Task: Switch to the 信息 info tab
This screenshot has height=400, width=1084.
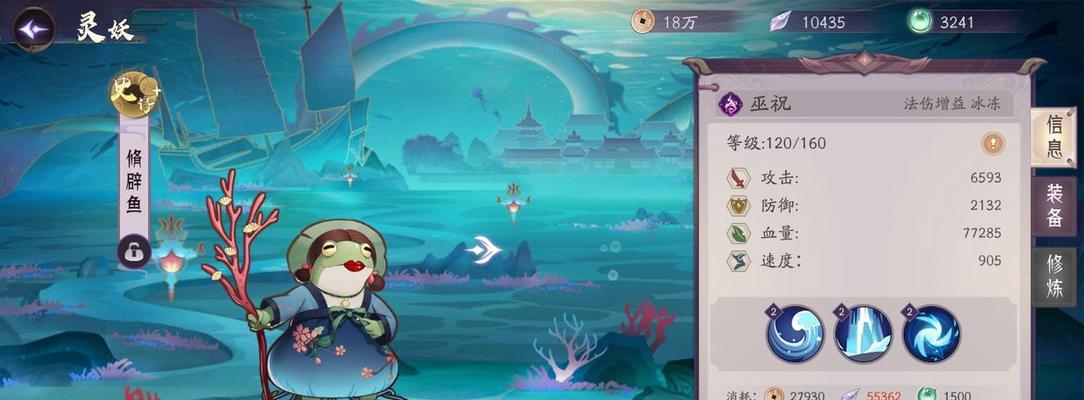Action: click(1054, 137)
